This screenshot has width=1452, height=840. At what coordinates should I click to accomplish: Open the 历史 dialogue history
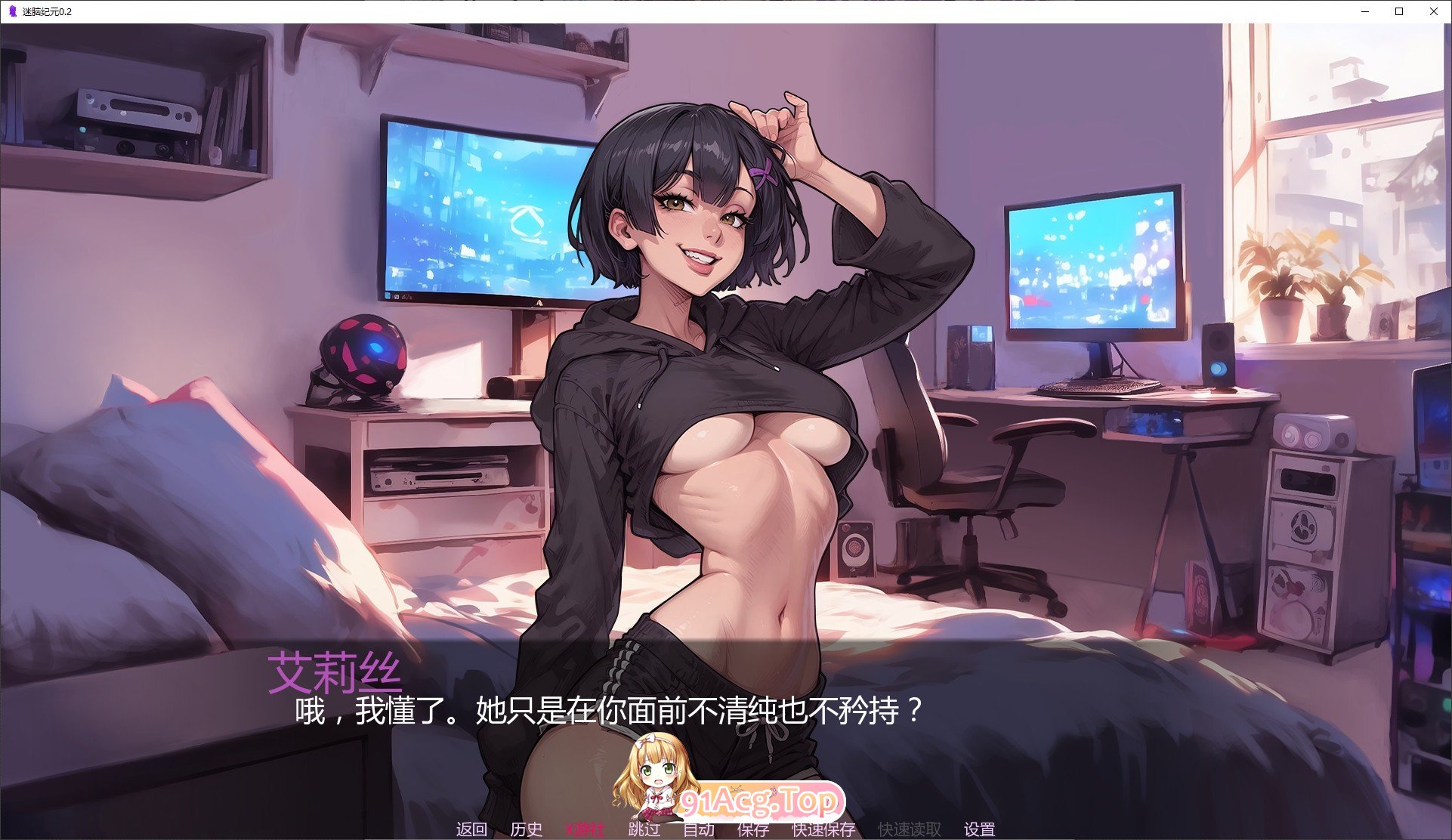[527, 829]
